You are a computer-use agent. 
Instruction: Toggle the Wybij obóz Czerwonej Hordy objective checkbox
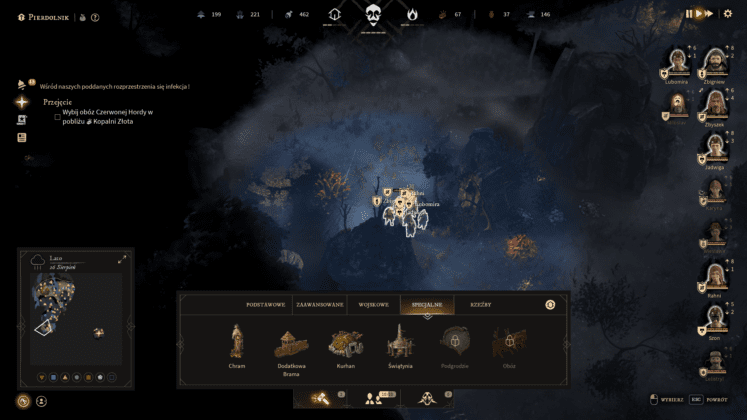57,115
